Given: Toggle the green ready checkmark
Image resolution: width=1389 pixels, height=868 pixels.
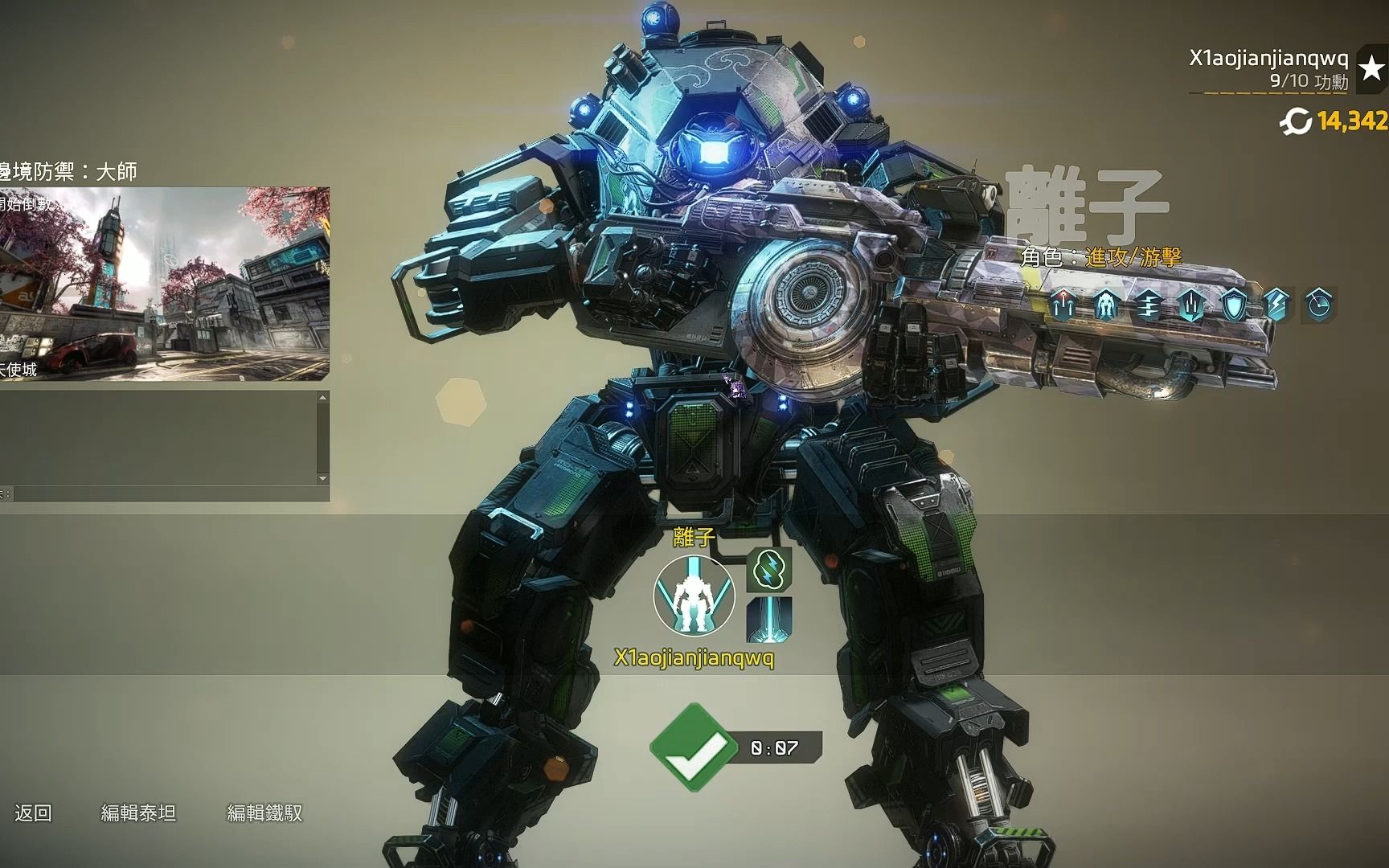Looking at the screenshot, I should 690,747.
